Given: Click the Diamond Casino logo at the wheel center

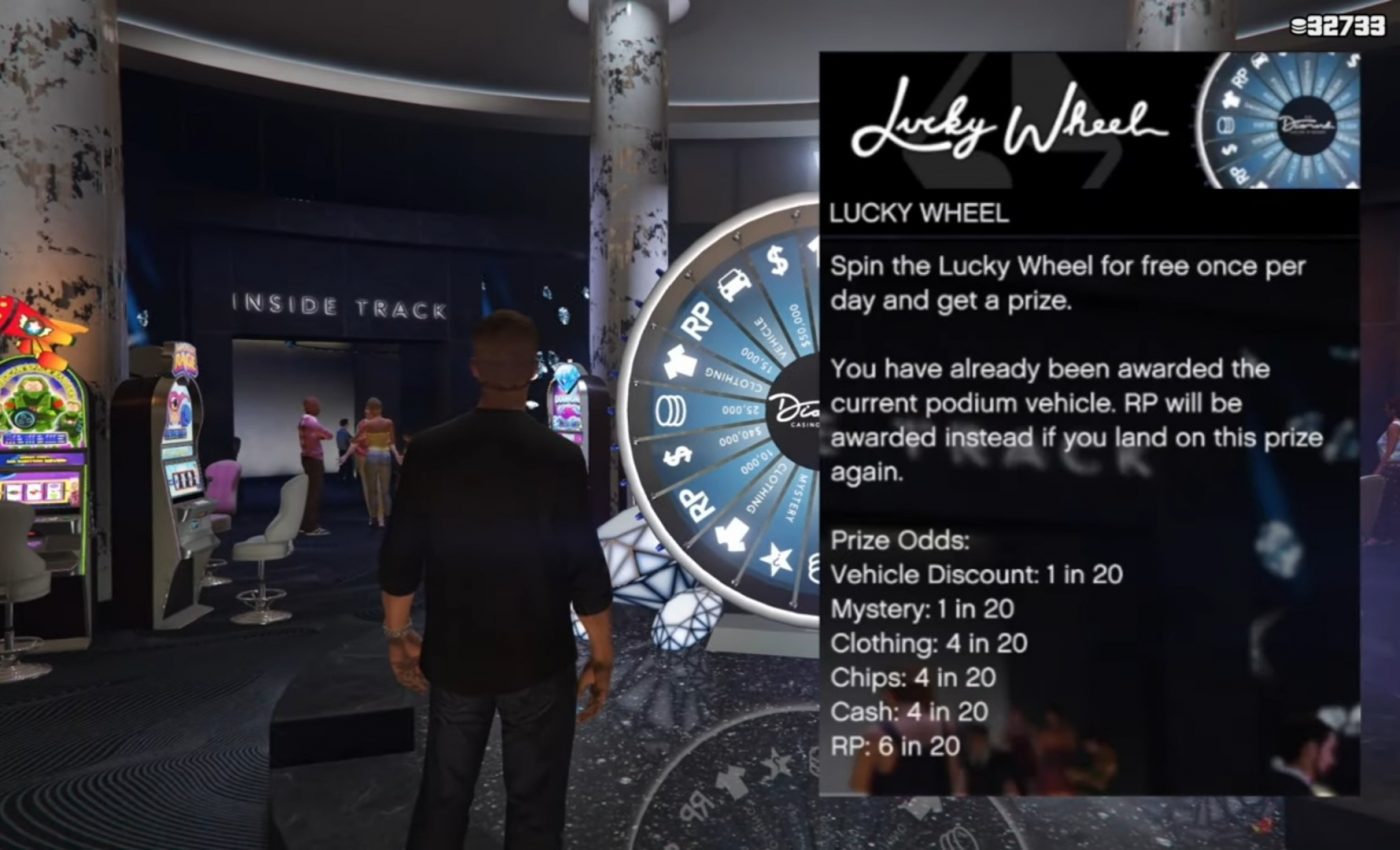Looking at the screenshot, I should point(795,410).
